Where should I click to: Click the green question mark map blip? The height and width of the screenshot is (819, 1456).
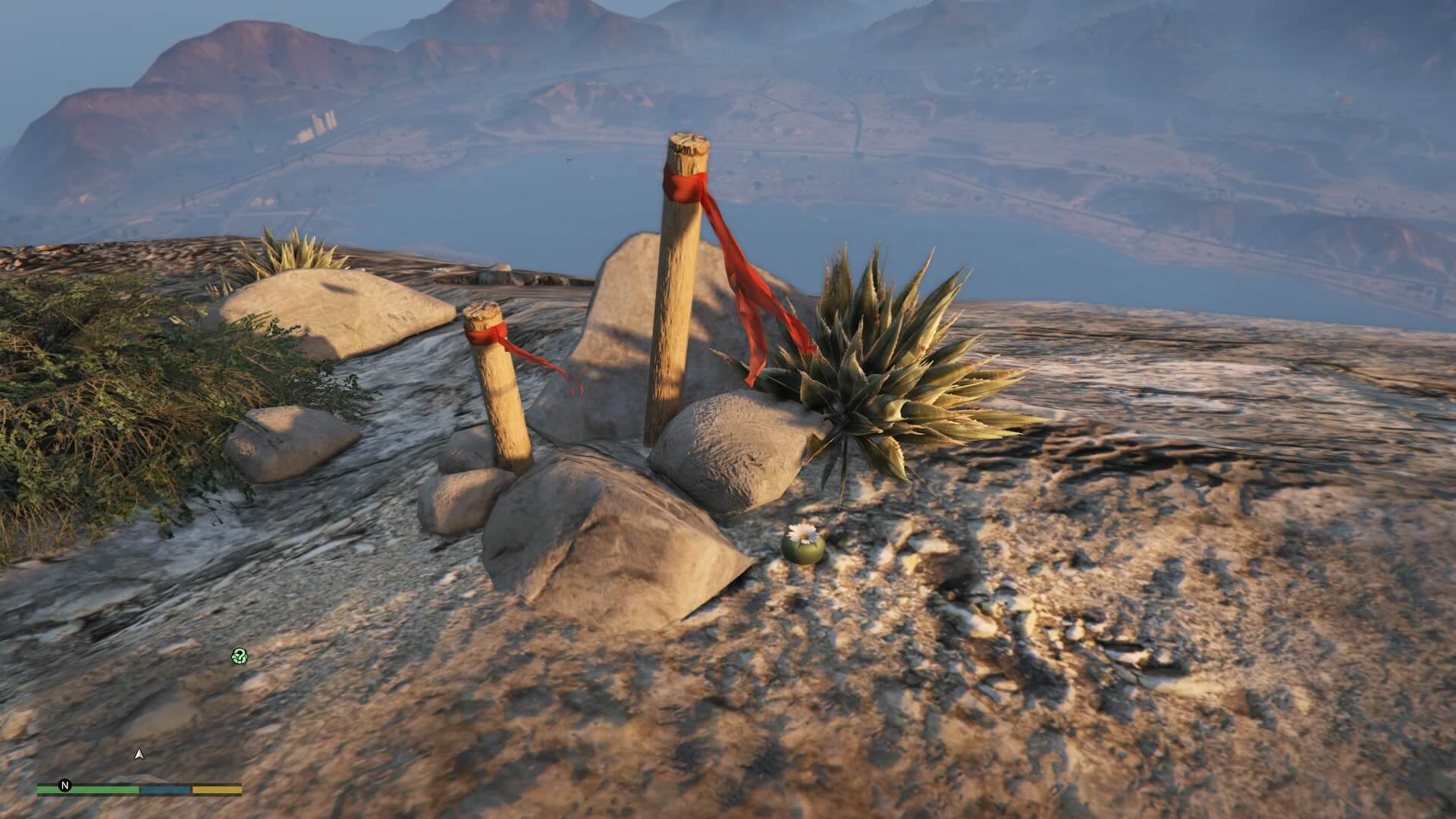pos(239,656)
